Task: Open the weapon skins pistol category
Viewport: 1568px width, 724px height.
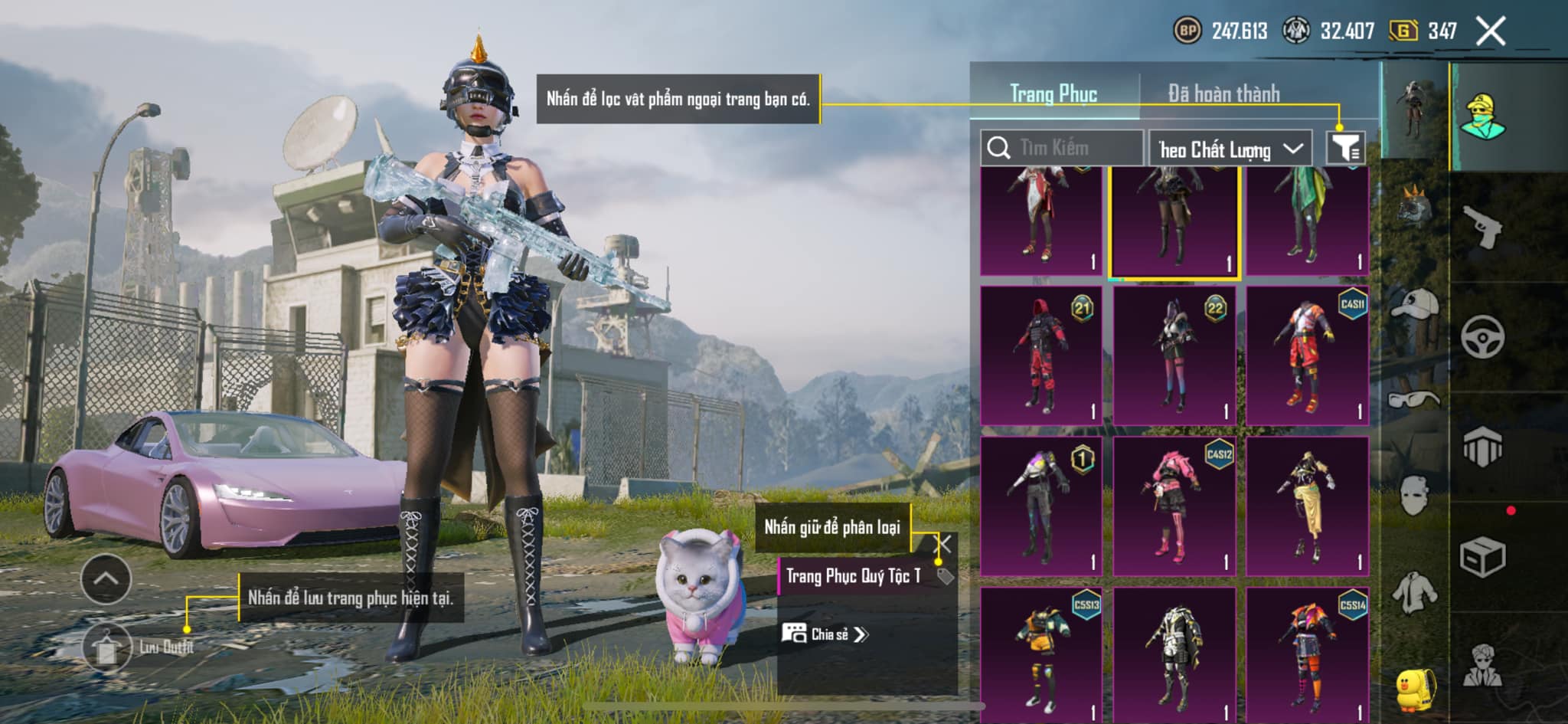Action: click(x=1482, y=227)
